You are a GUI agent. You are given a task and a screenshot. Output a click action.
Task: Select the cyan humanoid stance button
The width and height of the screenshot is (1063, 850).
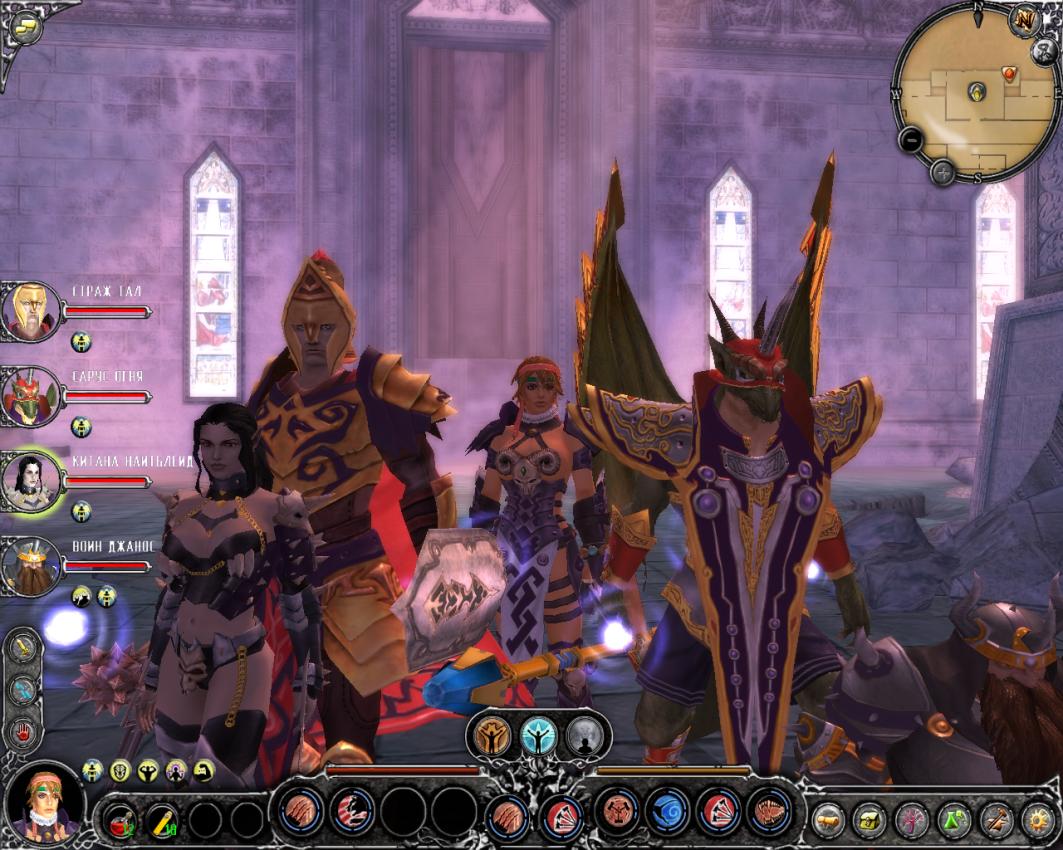pos(539,737)
